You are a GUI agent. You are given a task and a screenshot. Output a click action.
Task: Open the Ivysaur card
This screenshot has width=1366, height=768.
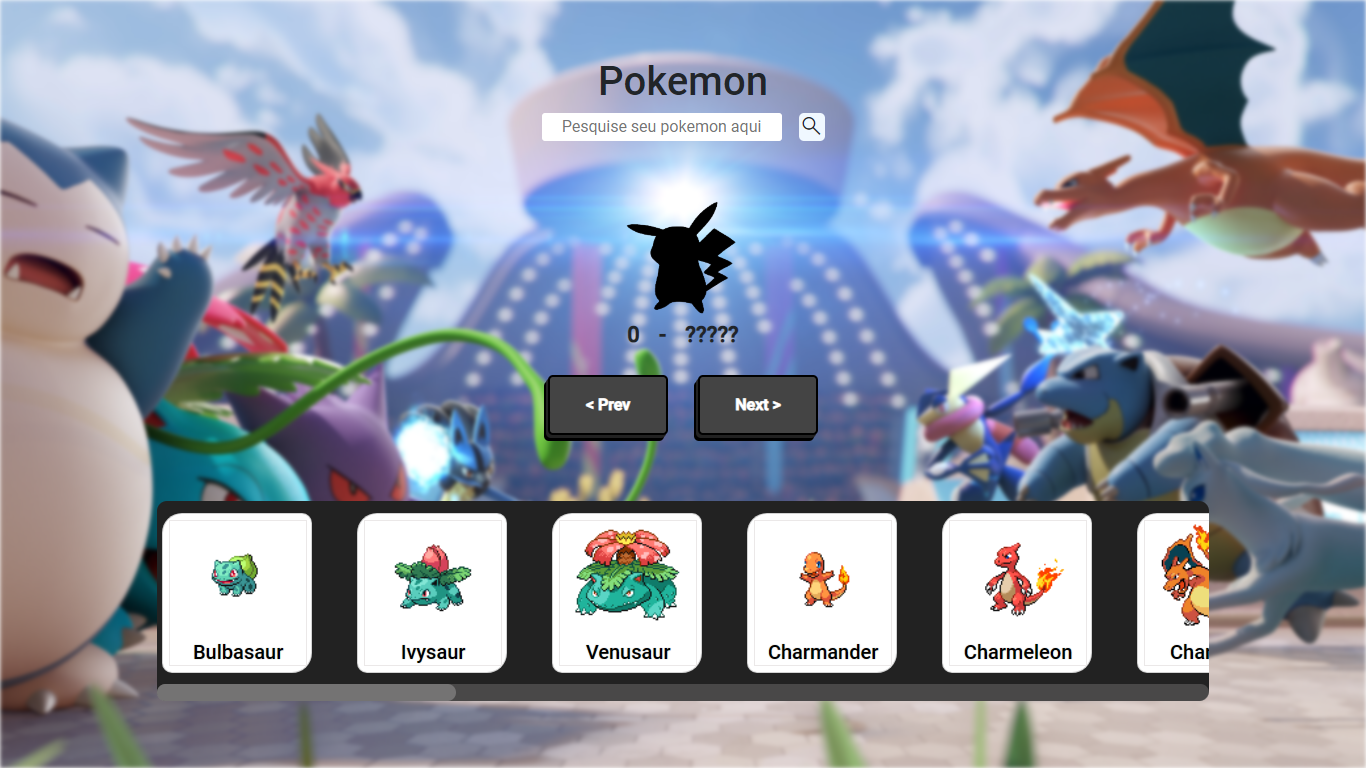[432, 593]
